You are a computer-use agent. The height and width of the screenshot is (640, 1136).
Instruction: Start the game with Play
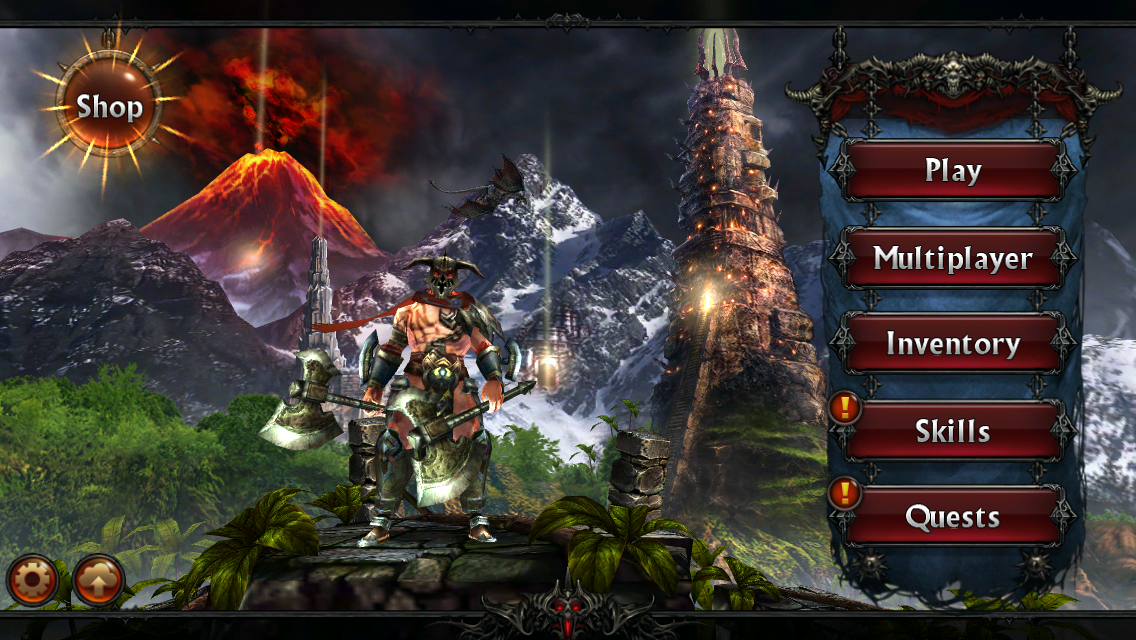[952, 171]
